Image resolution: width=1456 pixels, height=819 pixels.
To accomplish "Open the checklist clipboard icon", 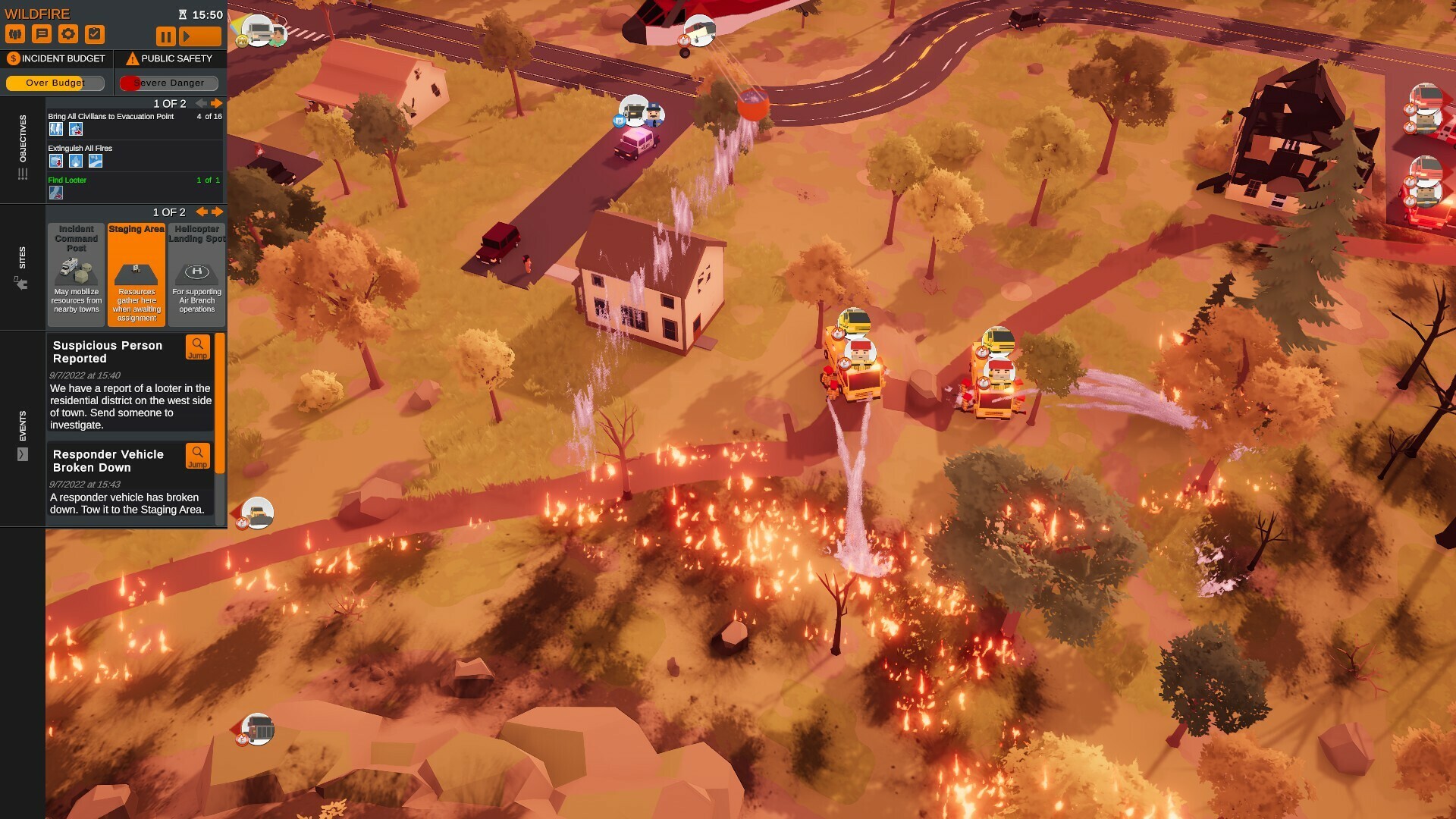I will (x=95, y=33).
